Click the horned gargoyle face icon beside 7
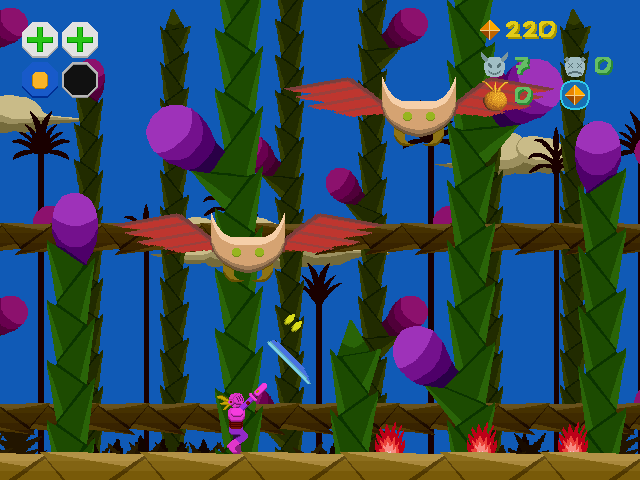This screenshot has width=640, height=480. (x=494, y=66)
